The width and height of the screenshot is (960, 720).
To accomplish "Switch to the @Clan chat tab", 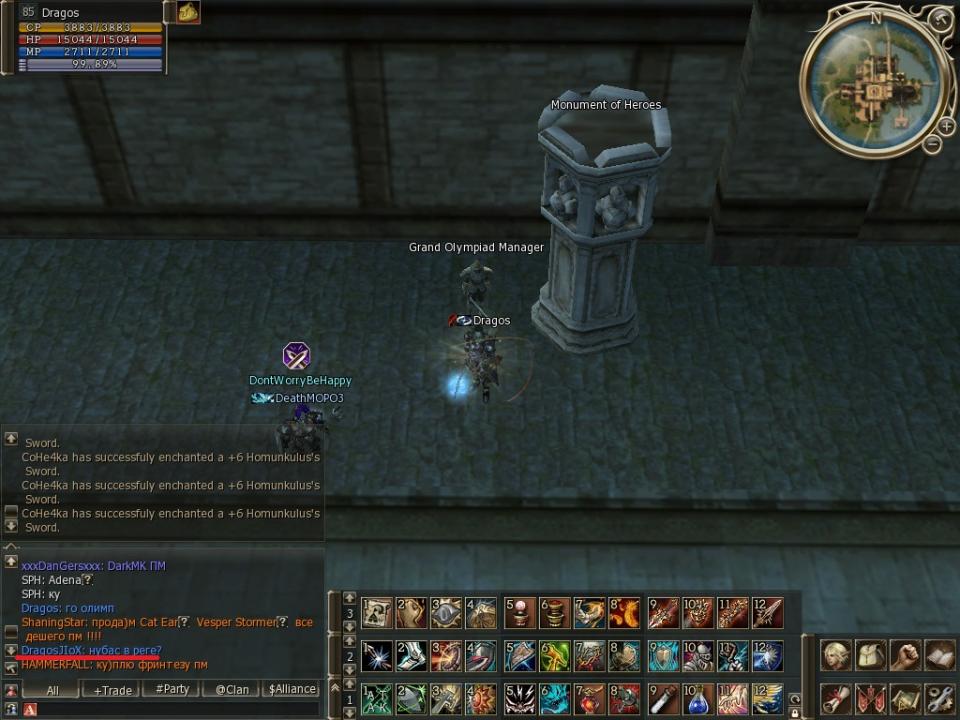I will click(232, 689).
